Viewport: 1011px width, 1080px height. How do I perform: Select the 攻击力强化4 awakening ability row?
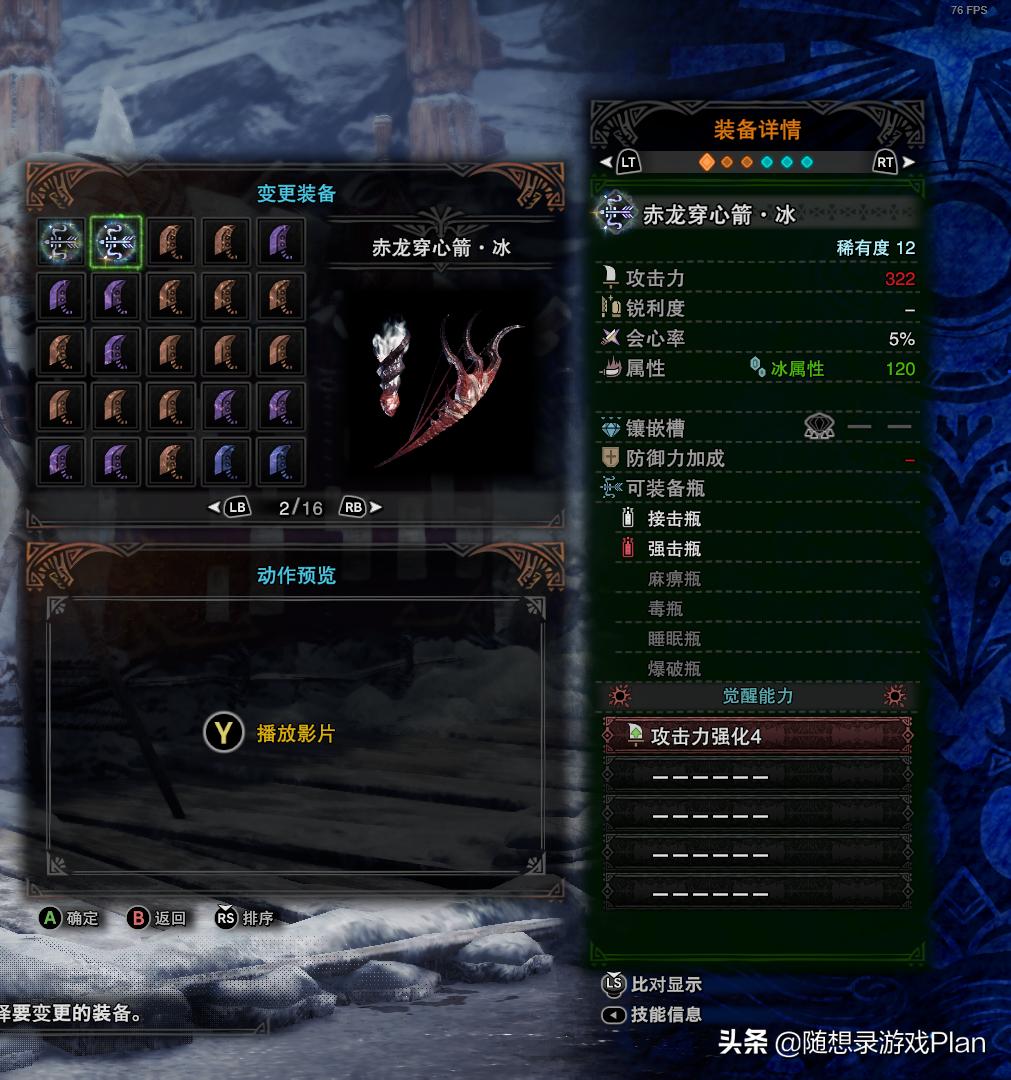click(757, 736)
